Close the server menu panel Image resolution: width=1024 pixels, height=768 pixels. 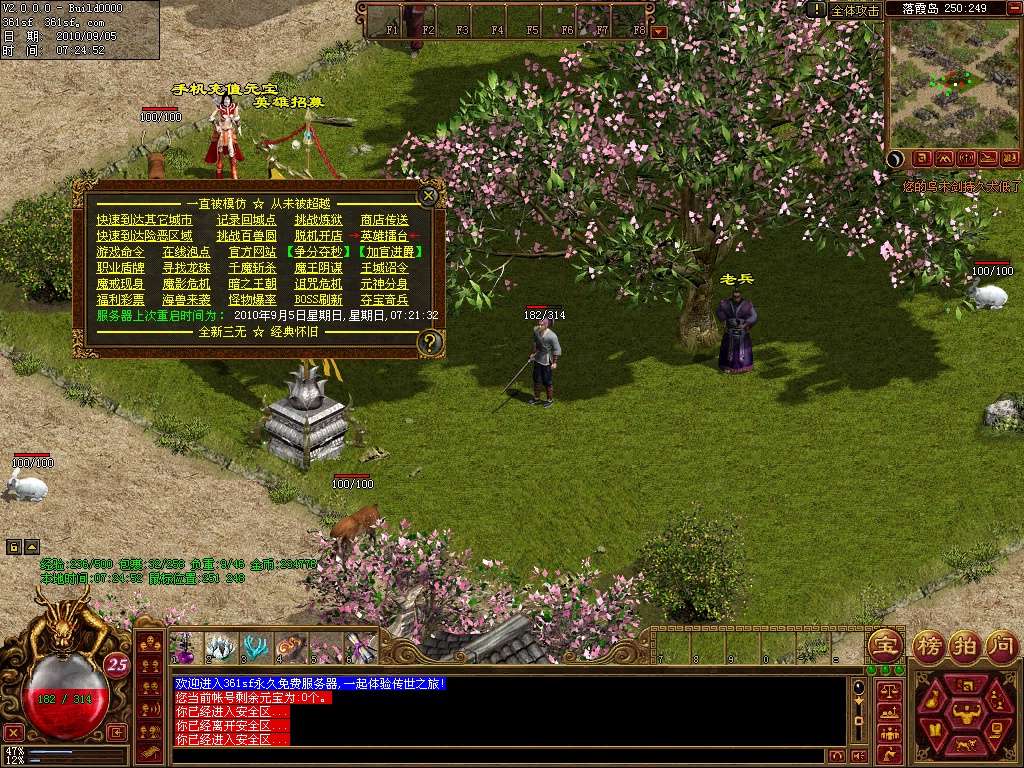click(x=429, y=195)
